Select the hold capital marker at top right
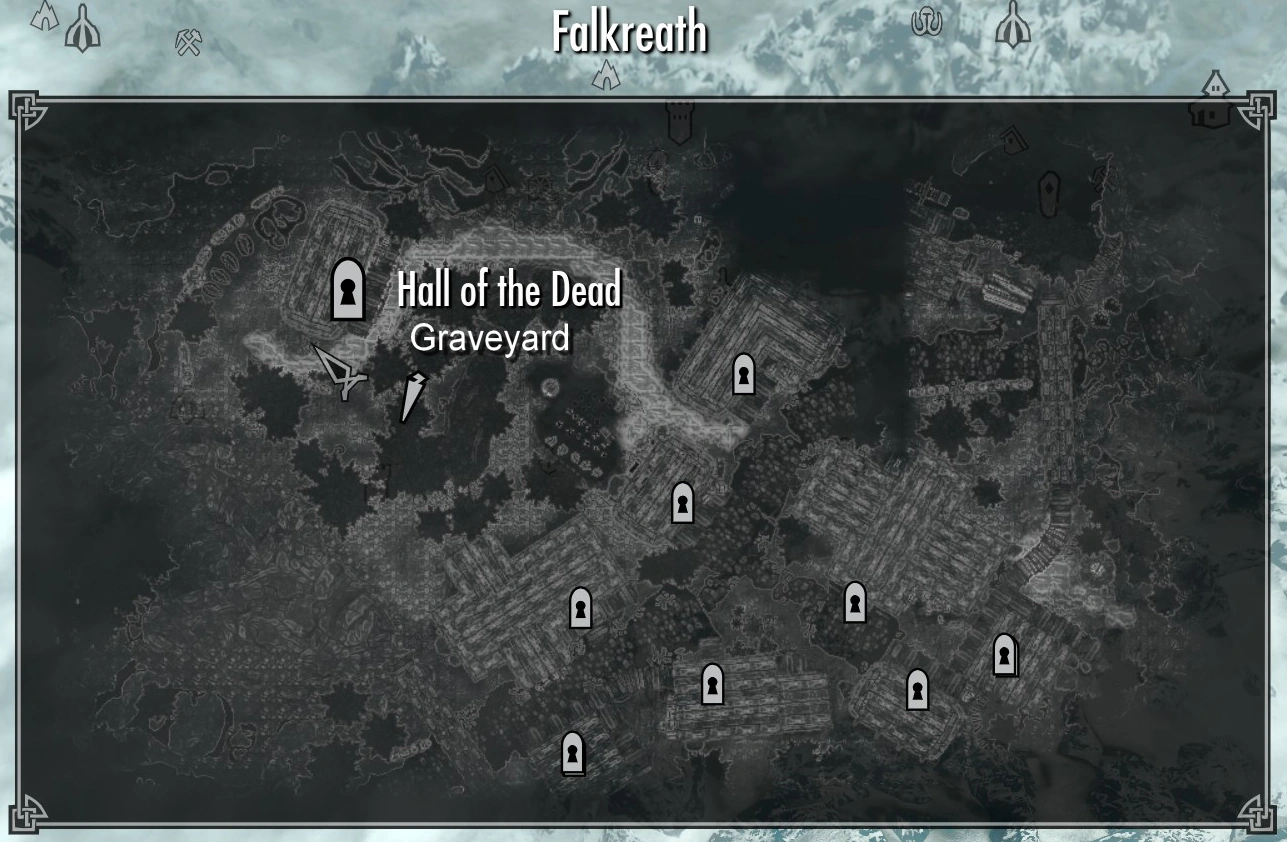1287x842 pixels. pos(1012,22)
